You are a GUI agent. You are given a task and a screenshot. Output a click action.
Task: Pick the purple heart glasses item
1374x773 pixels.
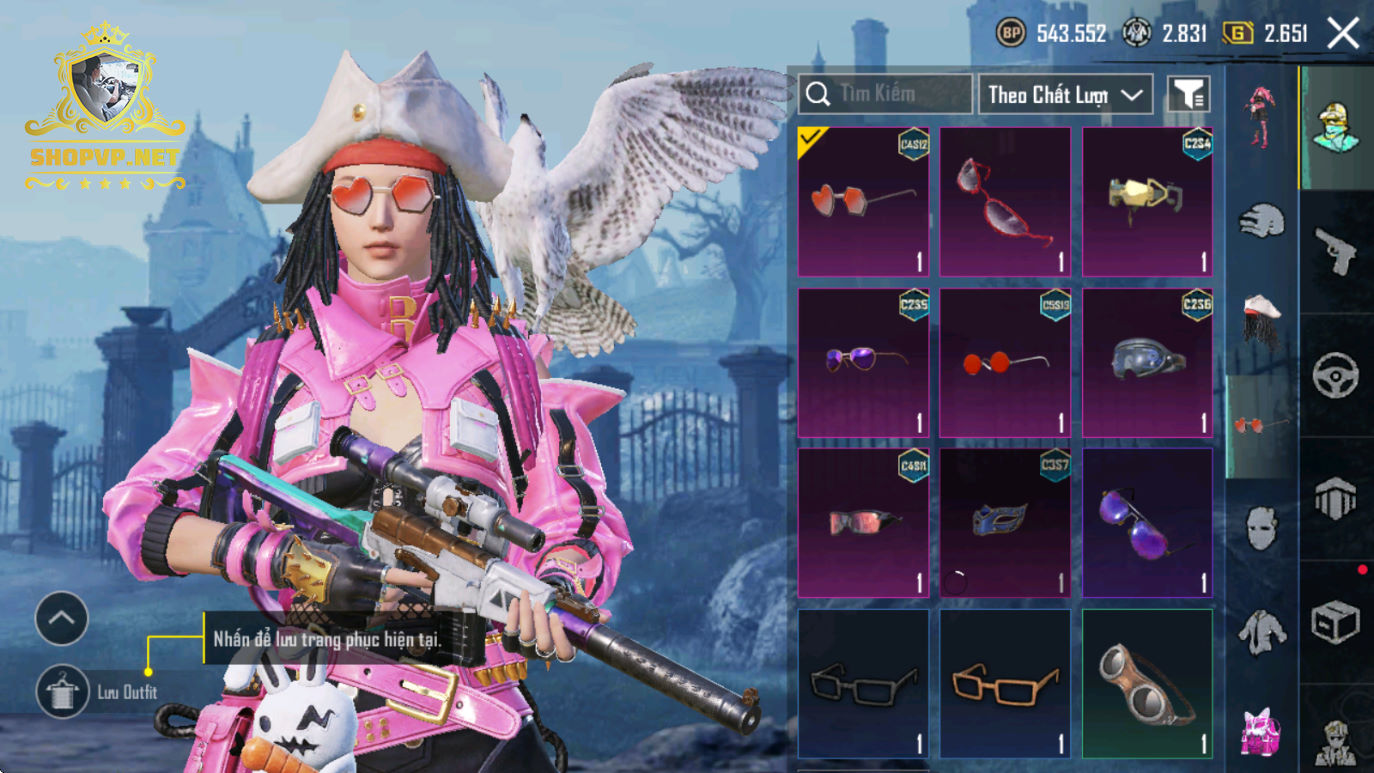click(x=863, y=362)
